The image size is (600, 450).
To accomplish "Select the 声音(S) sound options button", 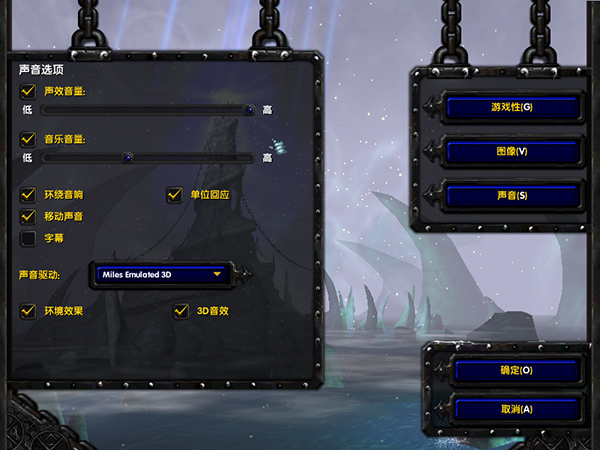I will pyautogui.click(x=512, y=195).
